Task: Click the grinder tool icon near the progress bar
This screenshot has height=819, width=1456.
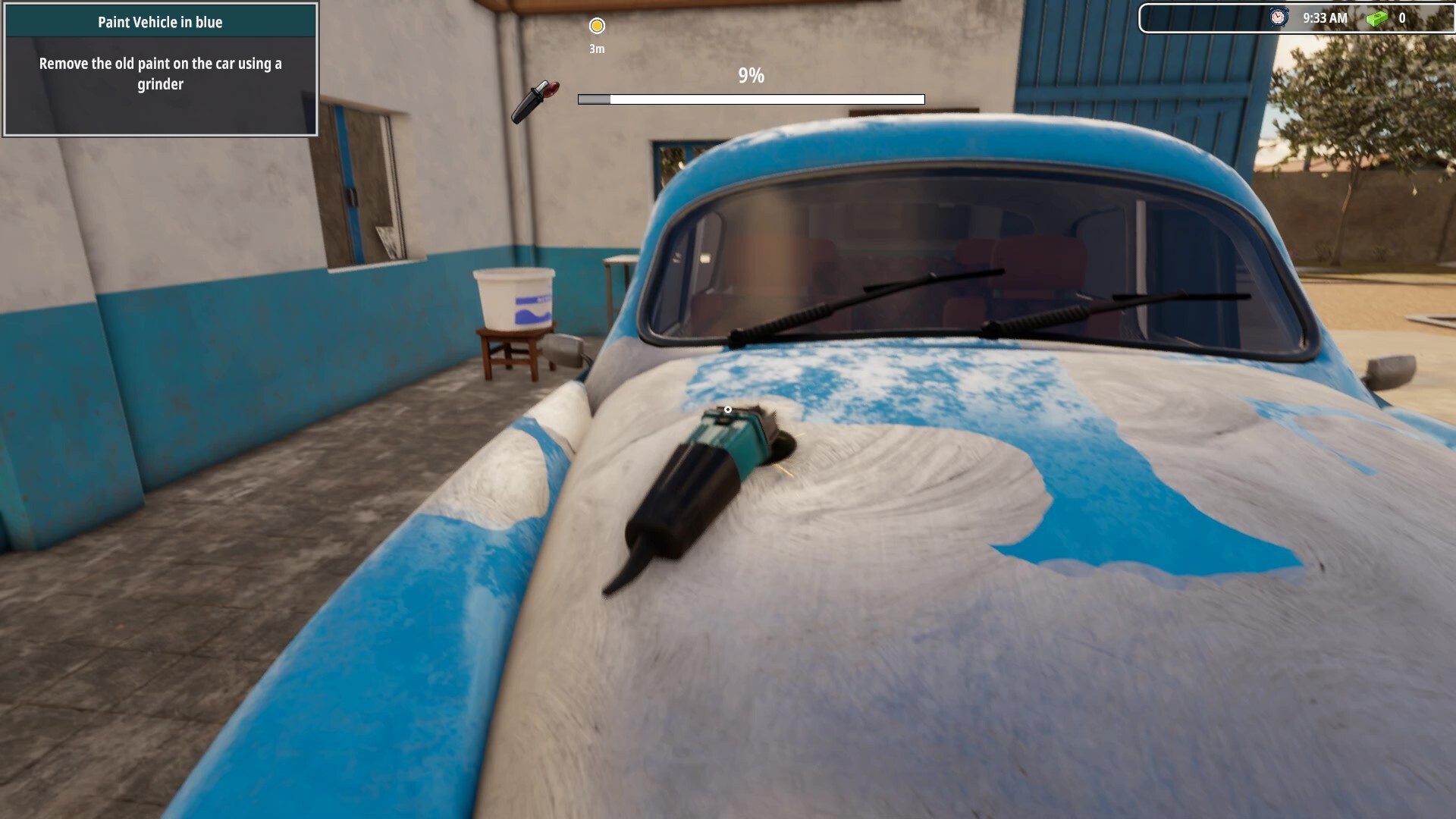Action: pyautogui.click(x=538, y=99)
